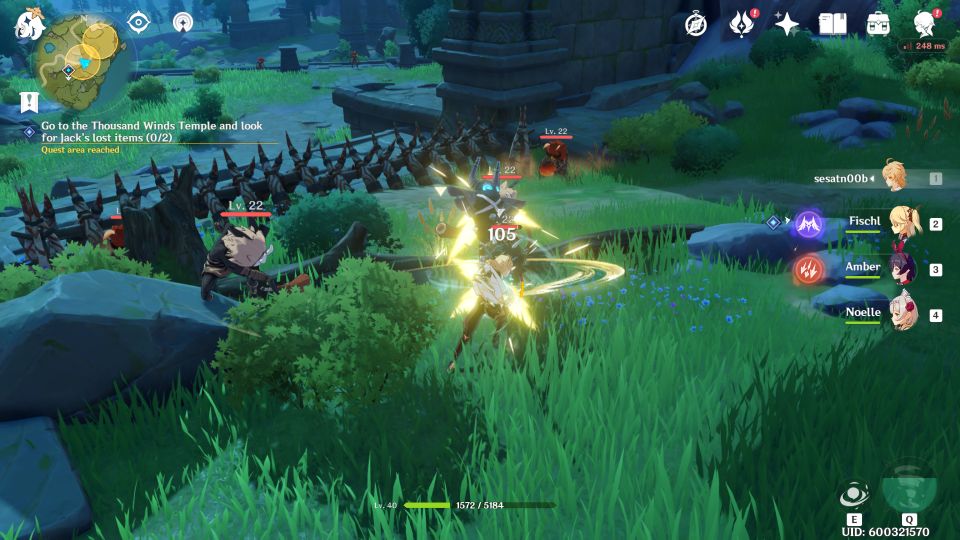960x540 pixels.
Task: Open the Adventurer Handbook book icon
Action: pyautogui.click(x=832, y=24)
